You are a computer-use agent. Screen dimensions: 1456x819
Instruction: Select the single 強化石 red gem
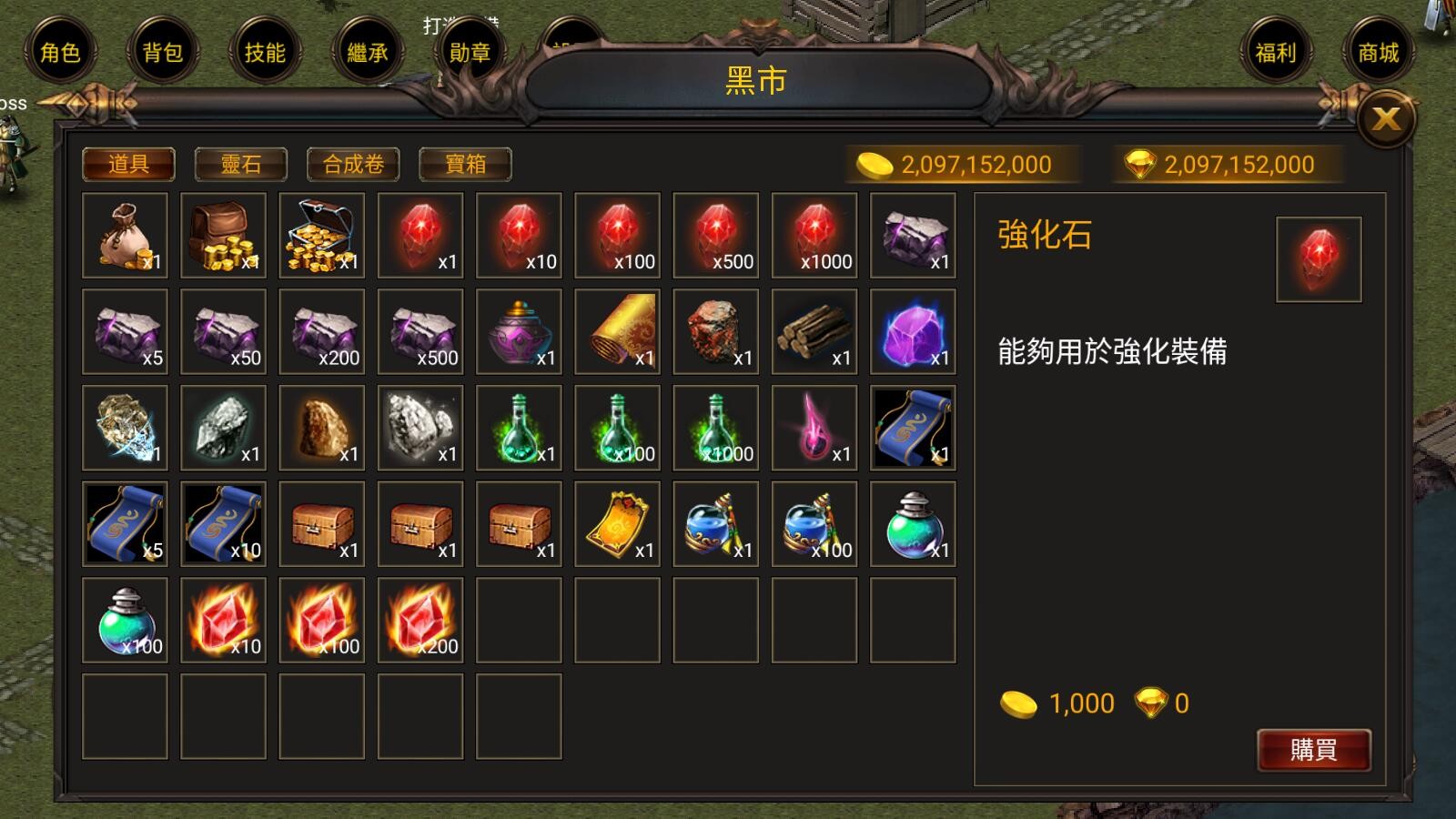[420, 238]
